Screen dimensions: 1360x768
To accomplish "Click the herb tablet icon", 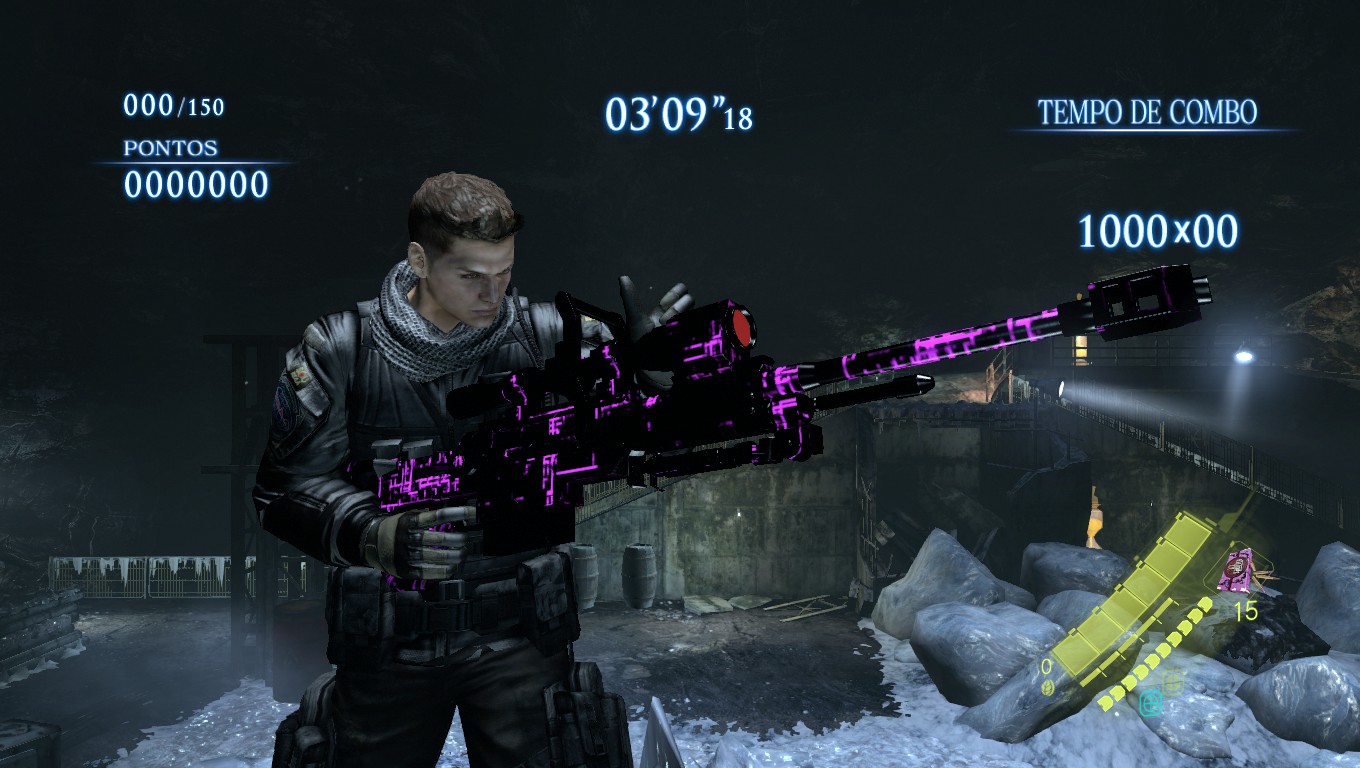I will 1045,687.
